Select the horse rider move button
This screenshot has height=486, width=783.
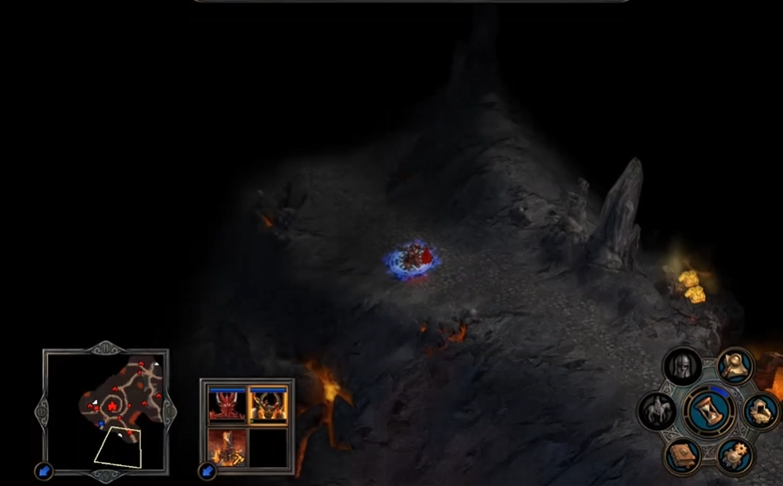click(658, 410)
